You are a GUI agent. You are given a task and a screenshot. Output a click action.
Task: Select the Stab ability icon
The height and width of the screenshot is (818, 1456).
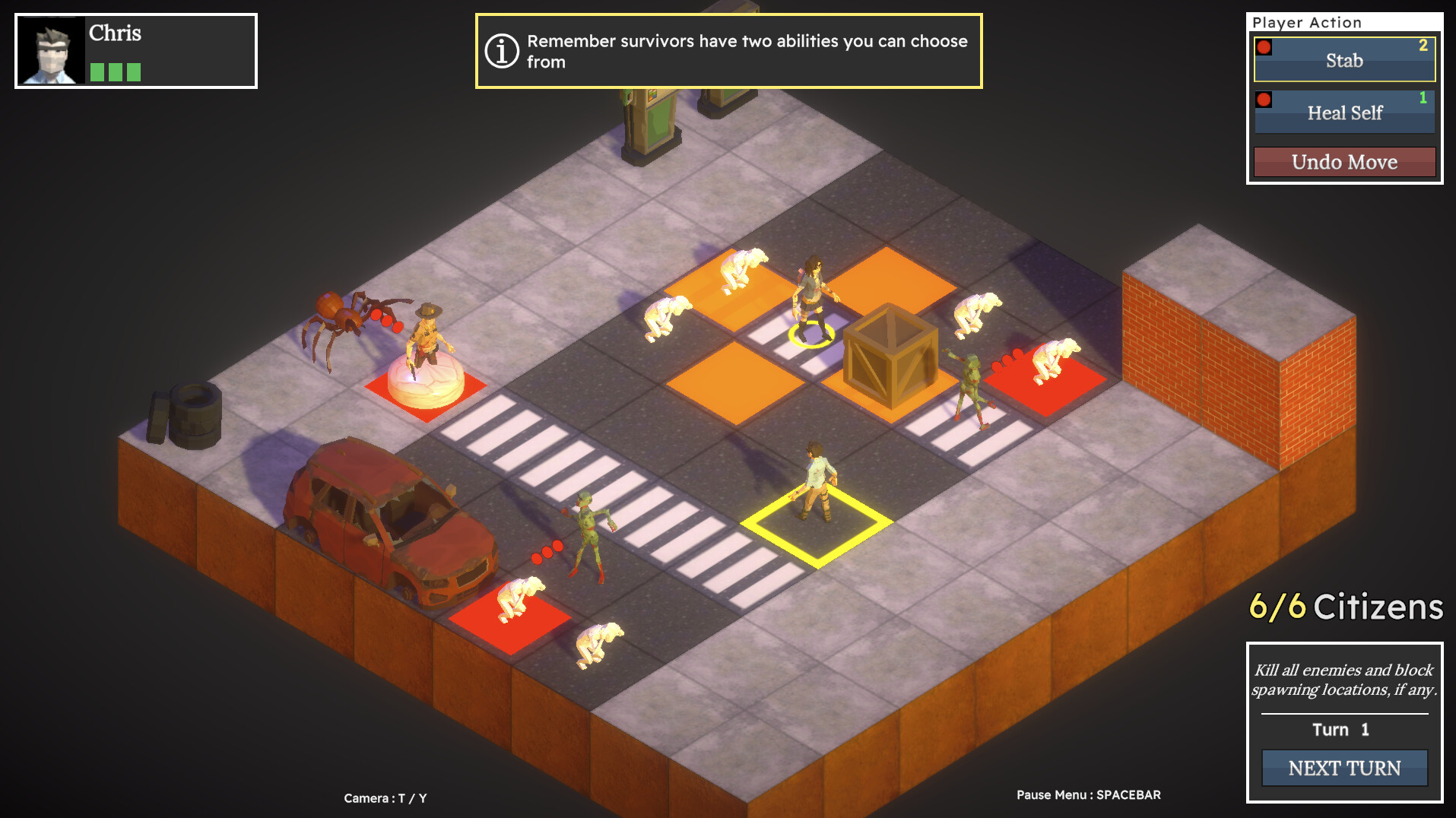pyautogui.click(x=1264, y=47)
